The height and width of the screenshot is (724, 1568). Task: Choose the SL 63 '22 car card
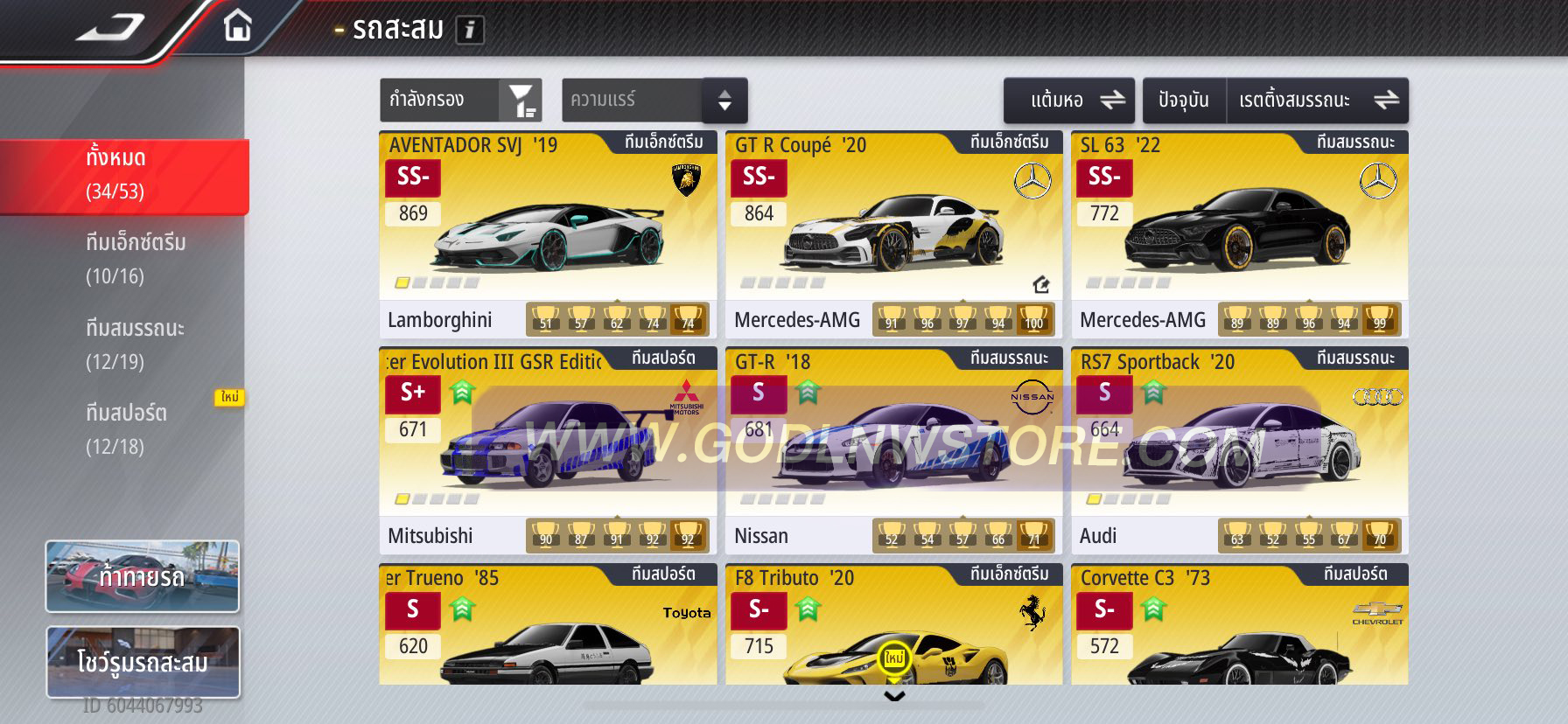1239,233
